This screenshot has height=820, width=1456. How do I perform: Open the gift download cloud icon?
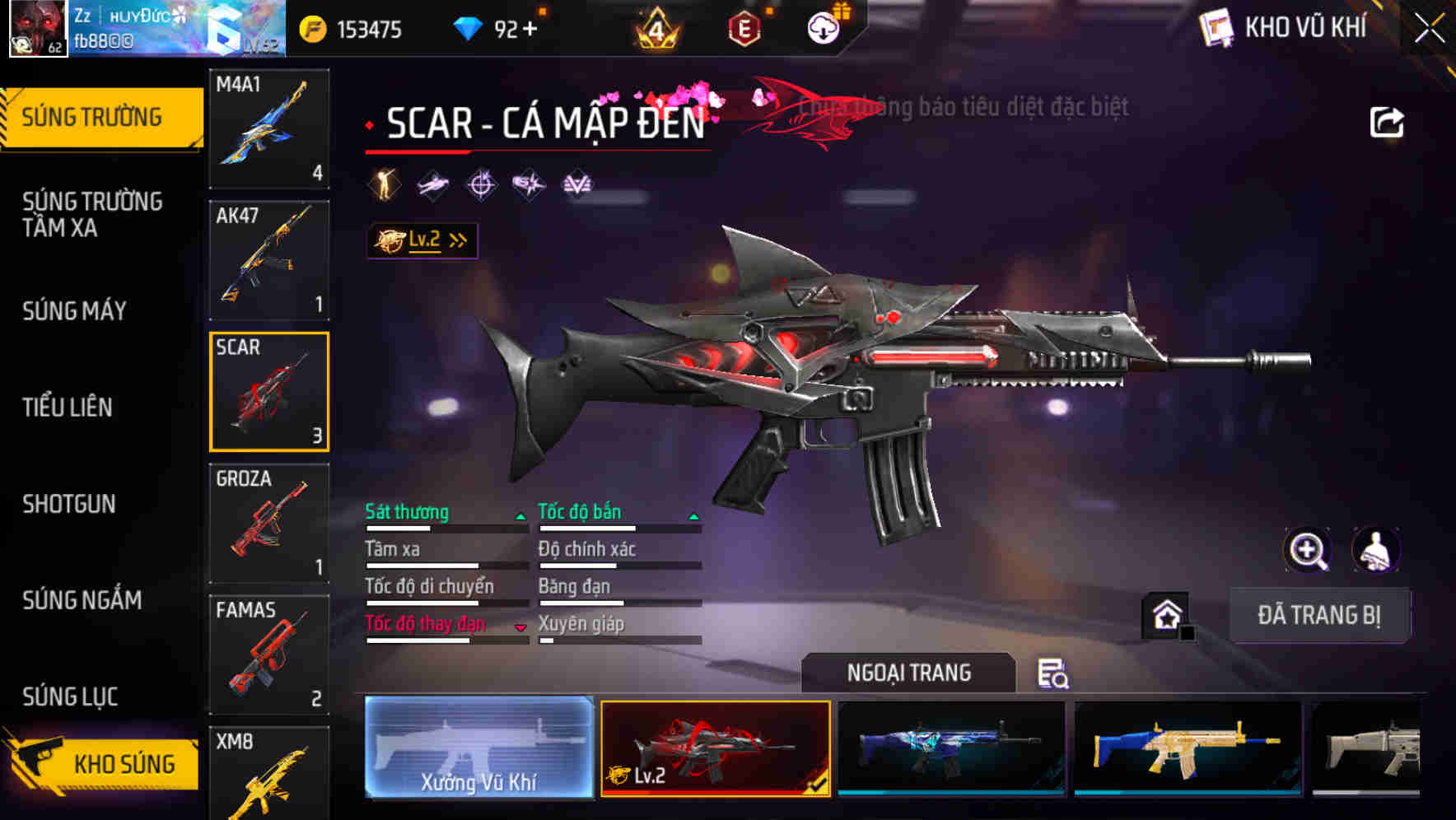pyautogui.click(x=824, y=28)
